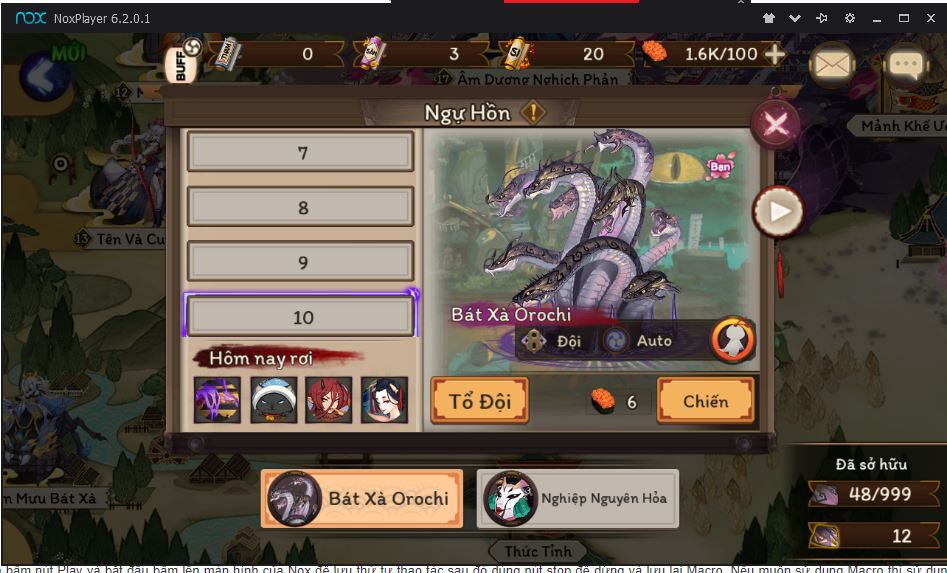Select difficulty level 7
Image resolution: width=947 pixels, height=573 pixels.
pos(301,153)
